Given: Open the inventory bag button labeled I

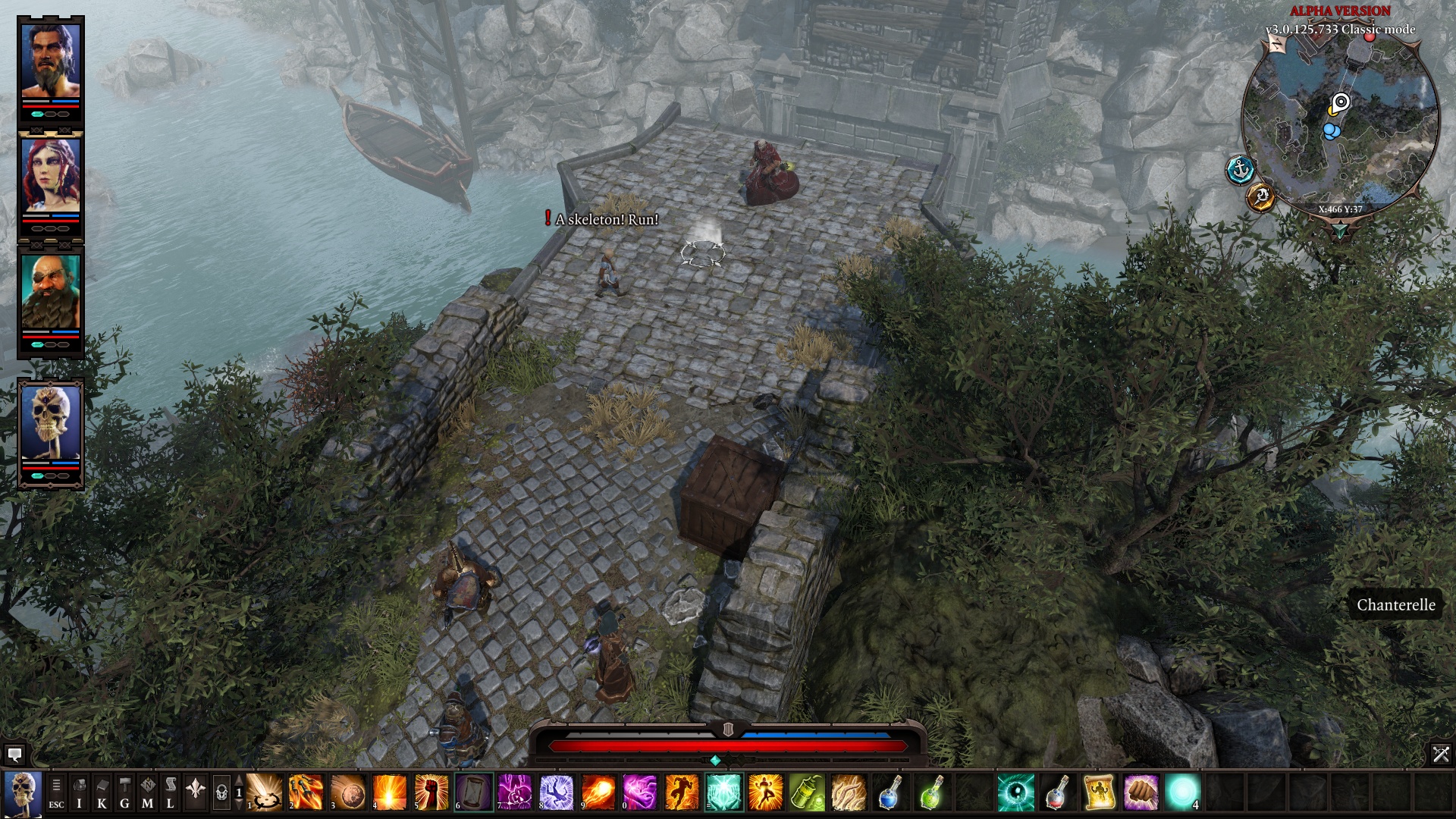Looking at the screenshot, I should [x=79, y=793].
